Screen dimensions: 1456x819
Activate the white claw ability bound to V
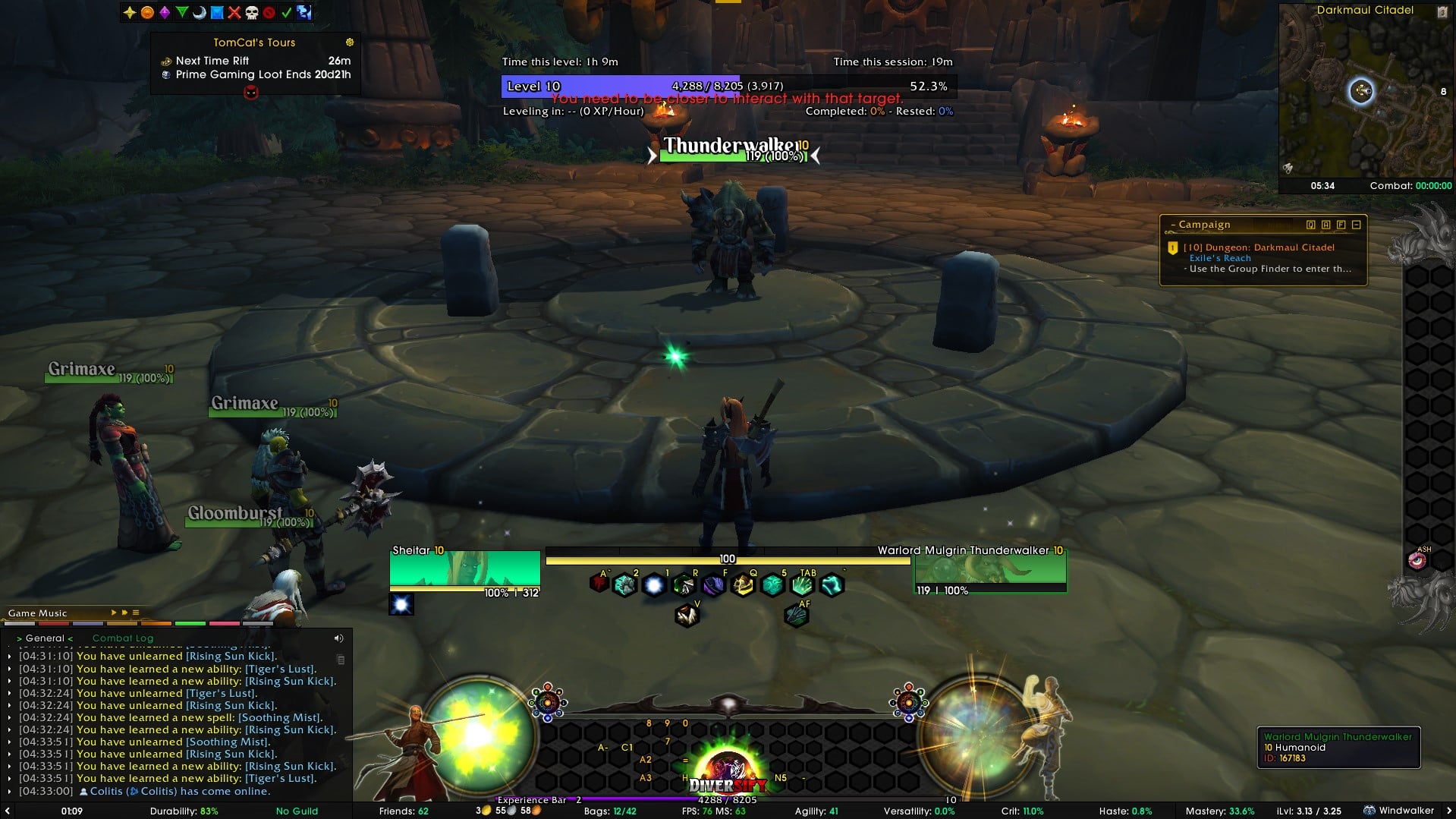point(687,616)
